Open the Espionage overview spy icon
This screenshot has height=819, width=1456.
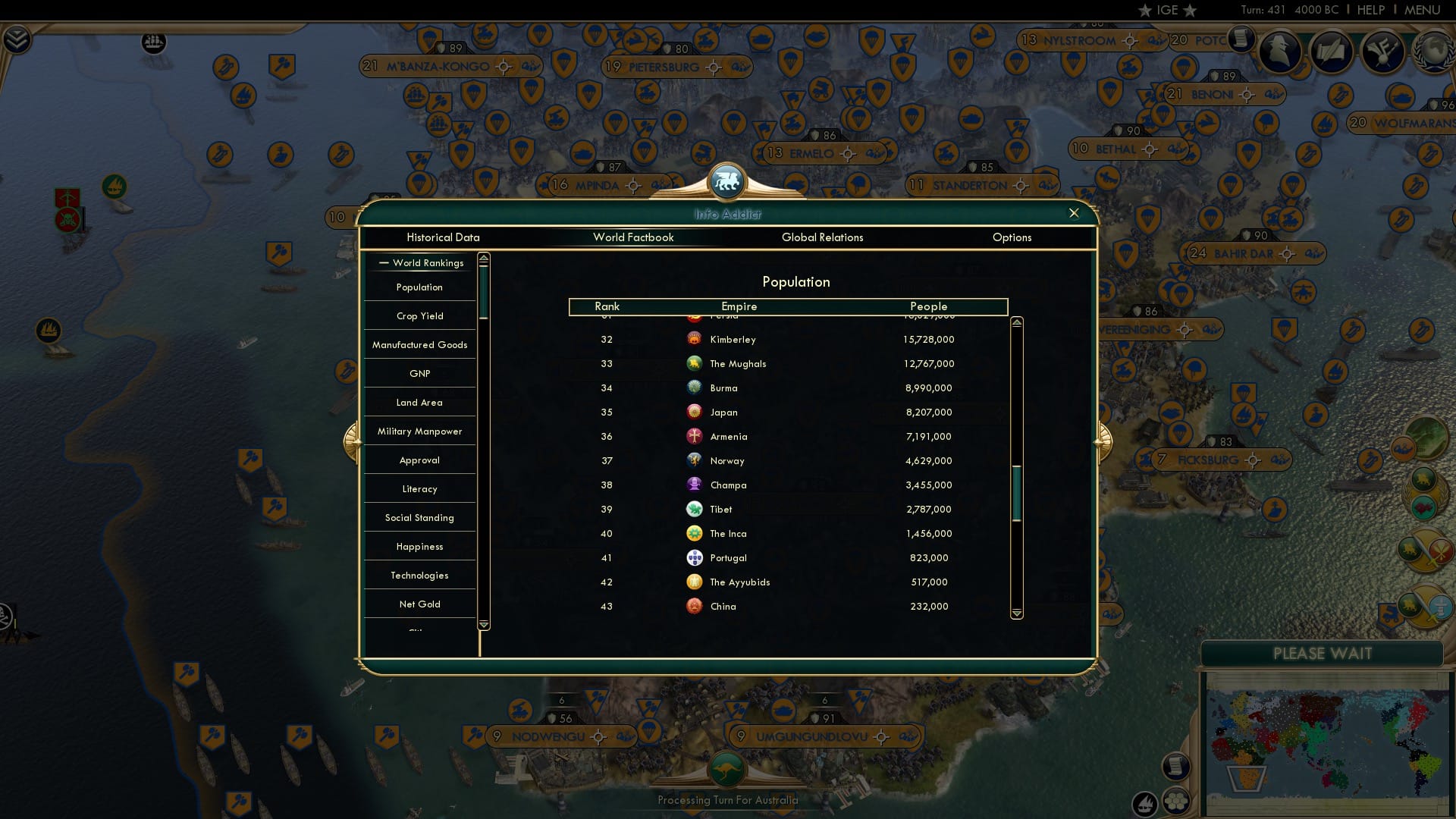coord(1280,52)
